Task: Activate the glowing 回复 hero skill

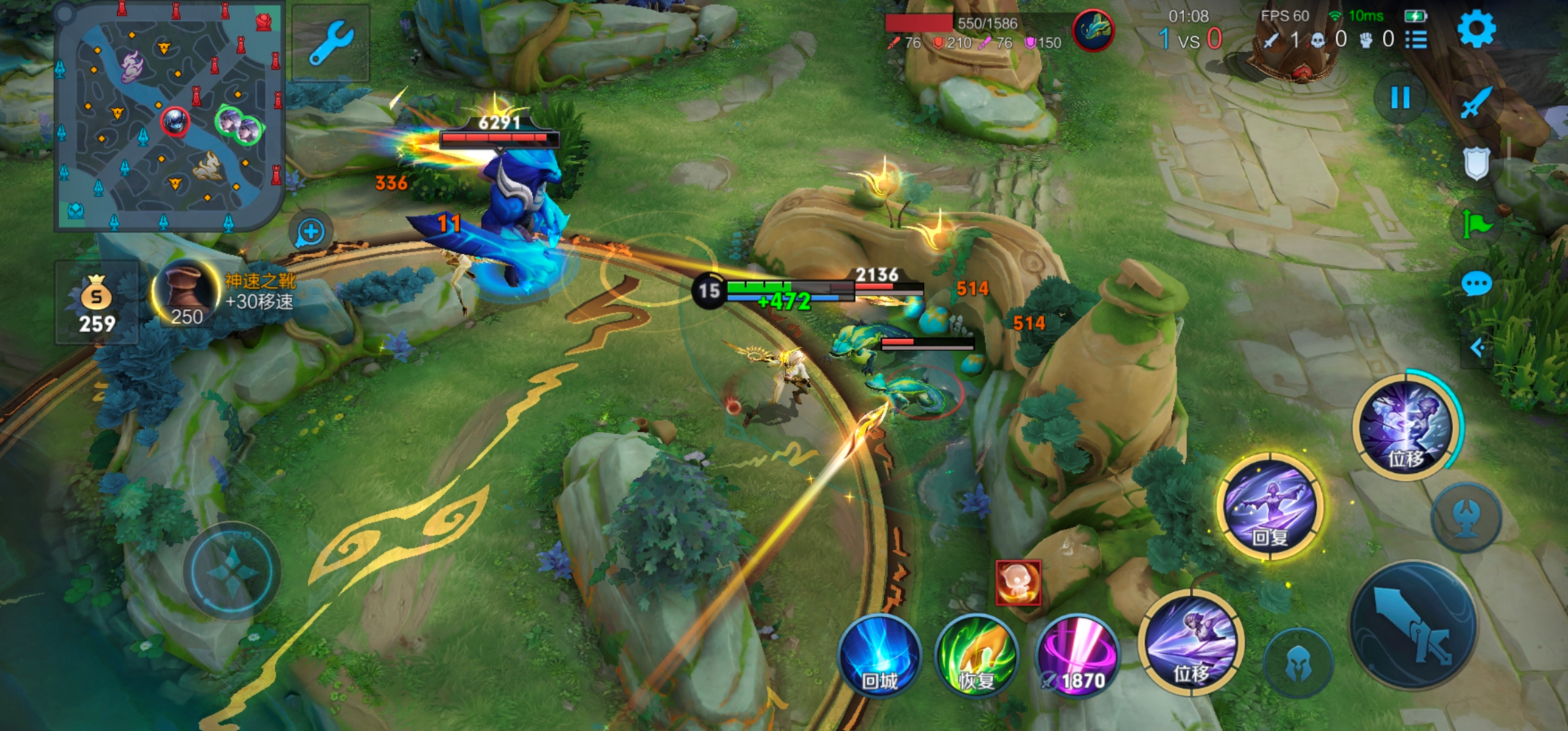Action: 1269,506
